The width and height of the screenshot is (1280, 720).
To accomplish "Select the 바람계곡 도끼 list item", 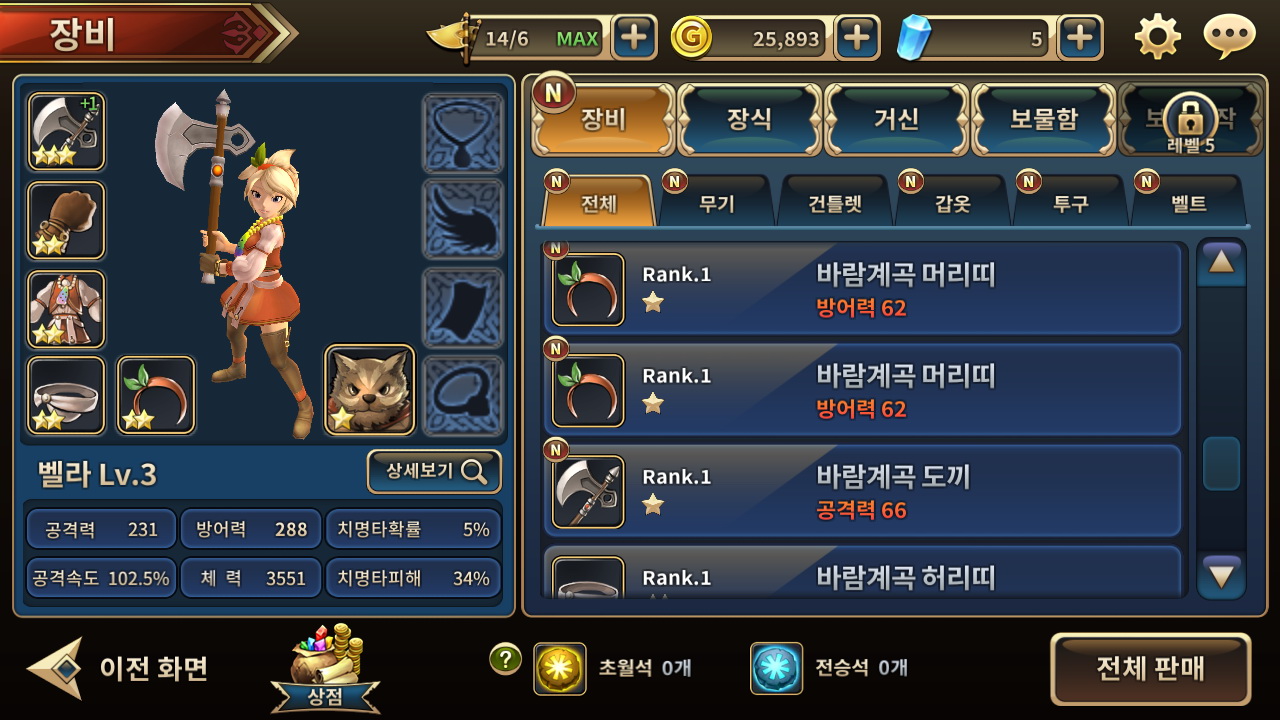I will tap(860, 491).
